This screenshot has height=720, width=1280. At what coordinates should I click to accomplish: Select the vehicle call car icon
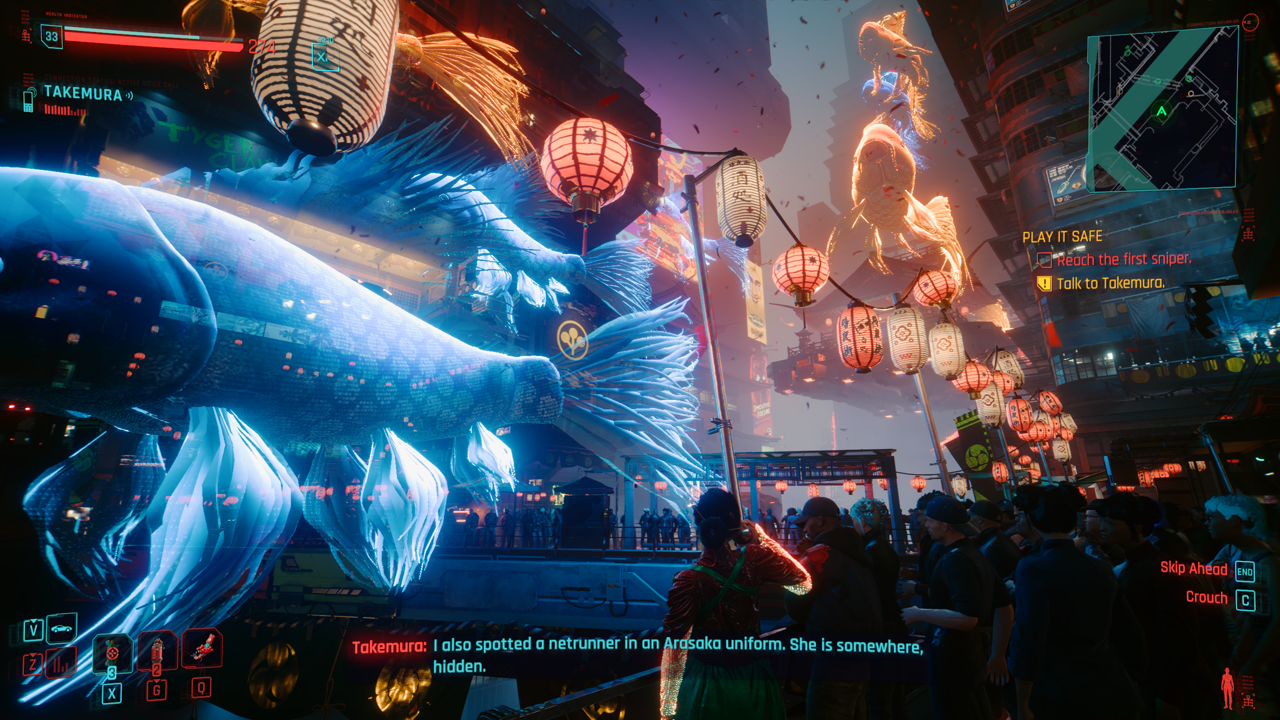click(62, 628)
